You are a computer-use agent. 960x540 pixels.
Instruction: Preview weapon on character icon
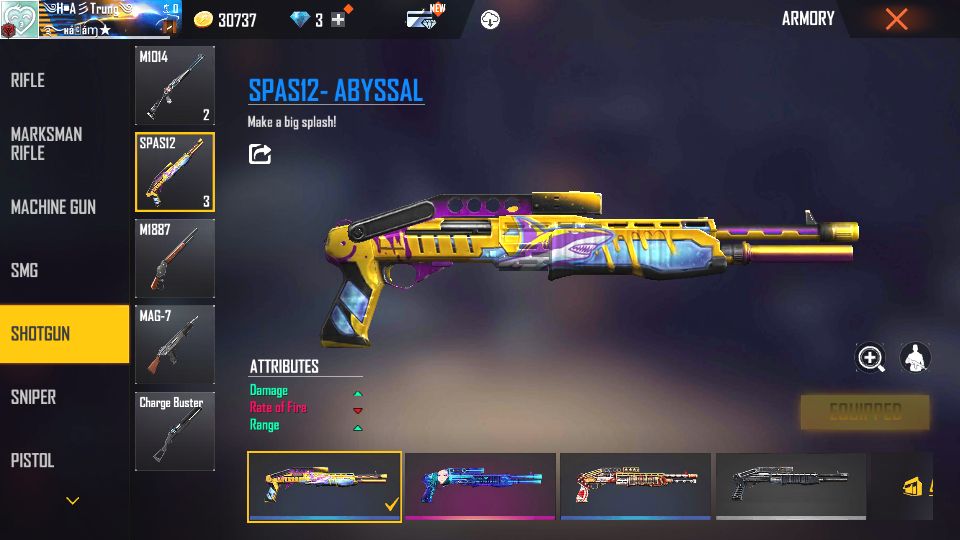(x=915, y=358)
